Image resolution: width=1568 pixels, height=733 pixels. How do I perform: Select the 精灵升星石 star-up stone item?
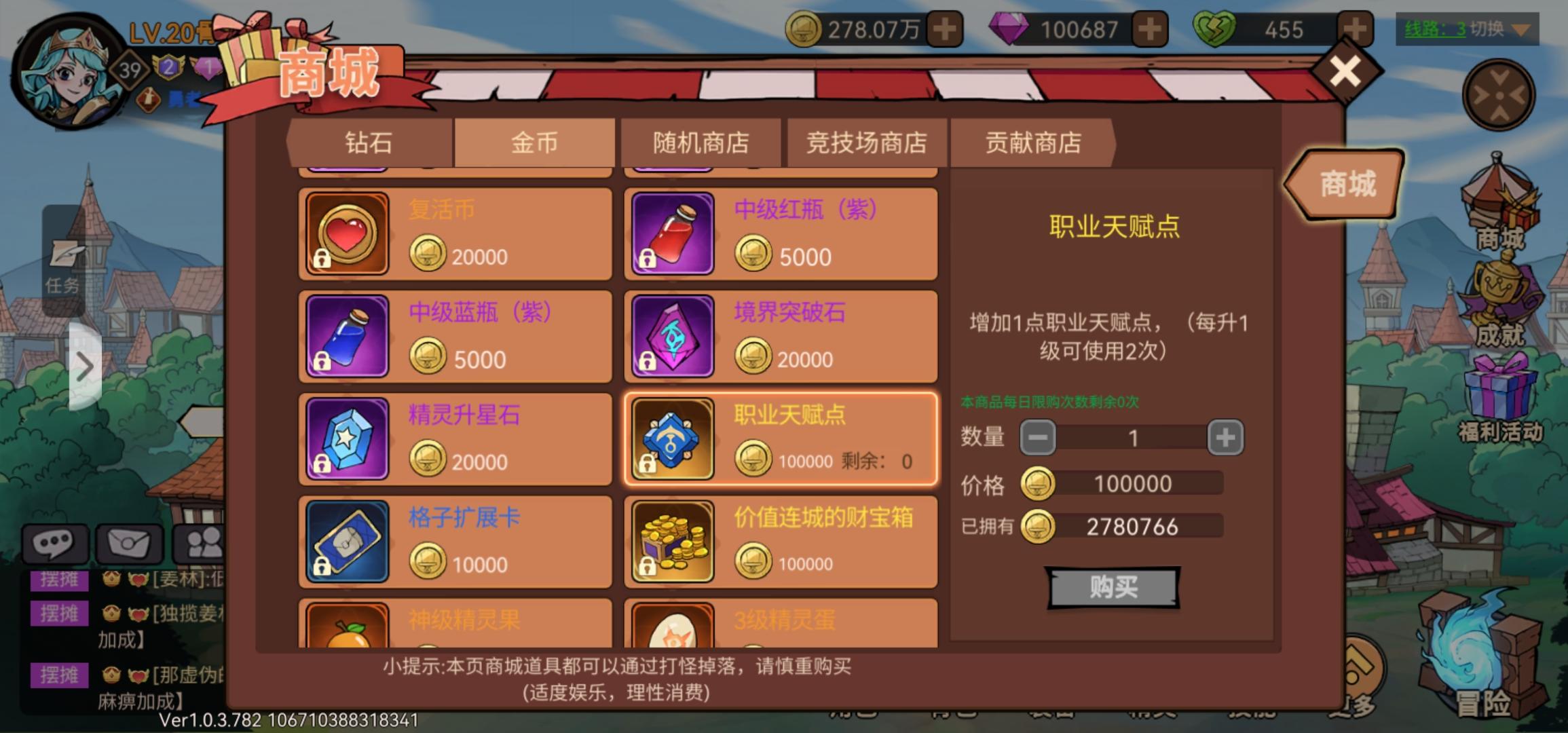[455, 438]
